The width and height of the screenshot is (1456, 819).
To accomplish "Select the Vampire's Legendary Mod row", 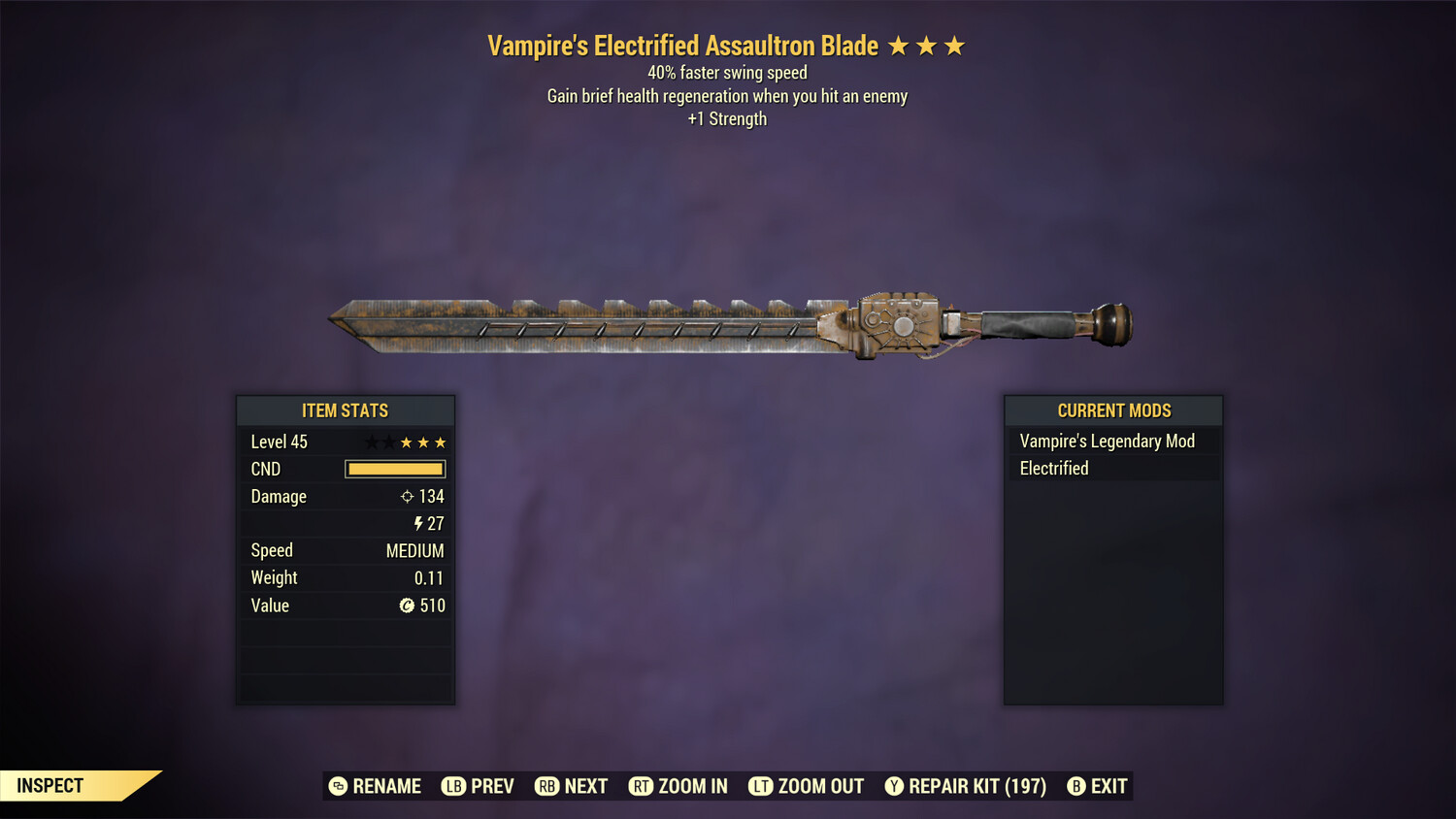I will pyautogui.click(x=1112, y=442).
